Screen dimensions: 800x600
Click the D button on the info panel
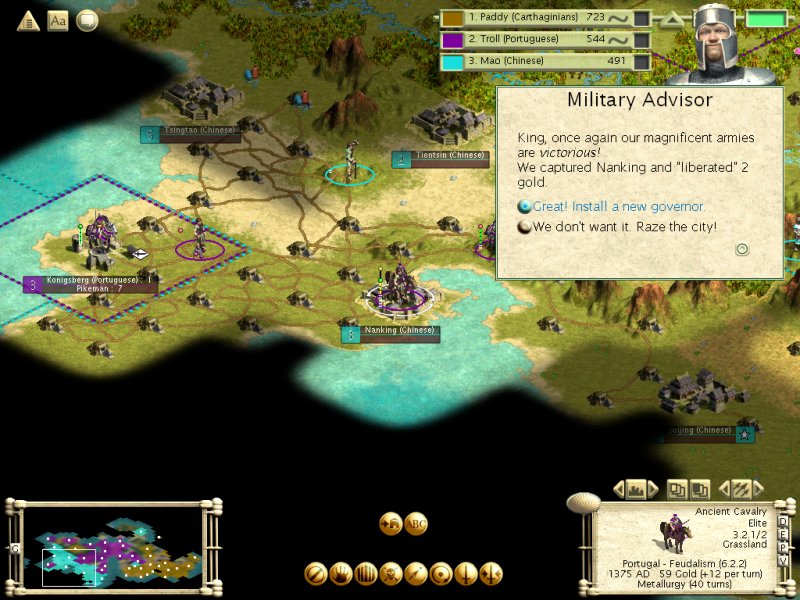(782, 520)
